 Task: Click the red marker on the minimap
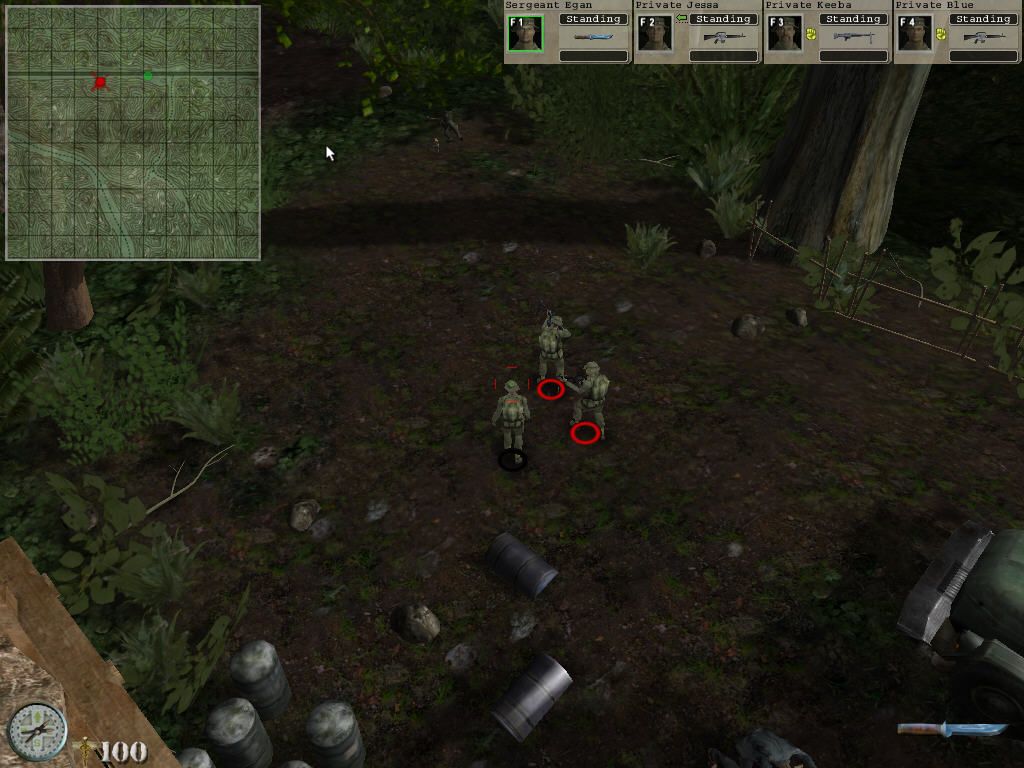(x=99, y=82)
